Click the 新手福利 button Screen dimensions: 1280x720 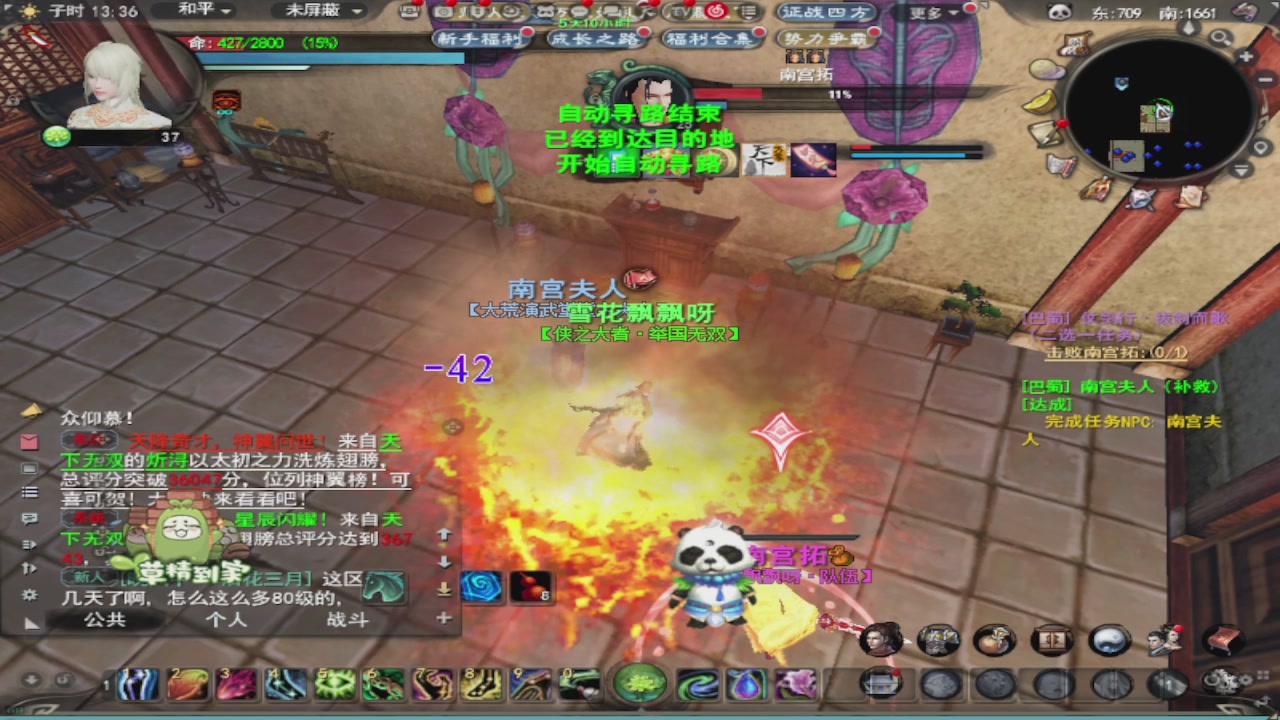482,38
